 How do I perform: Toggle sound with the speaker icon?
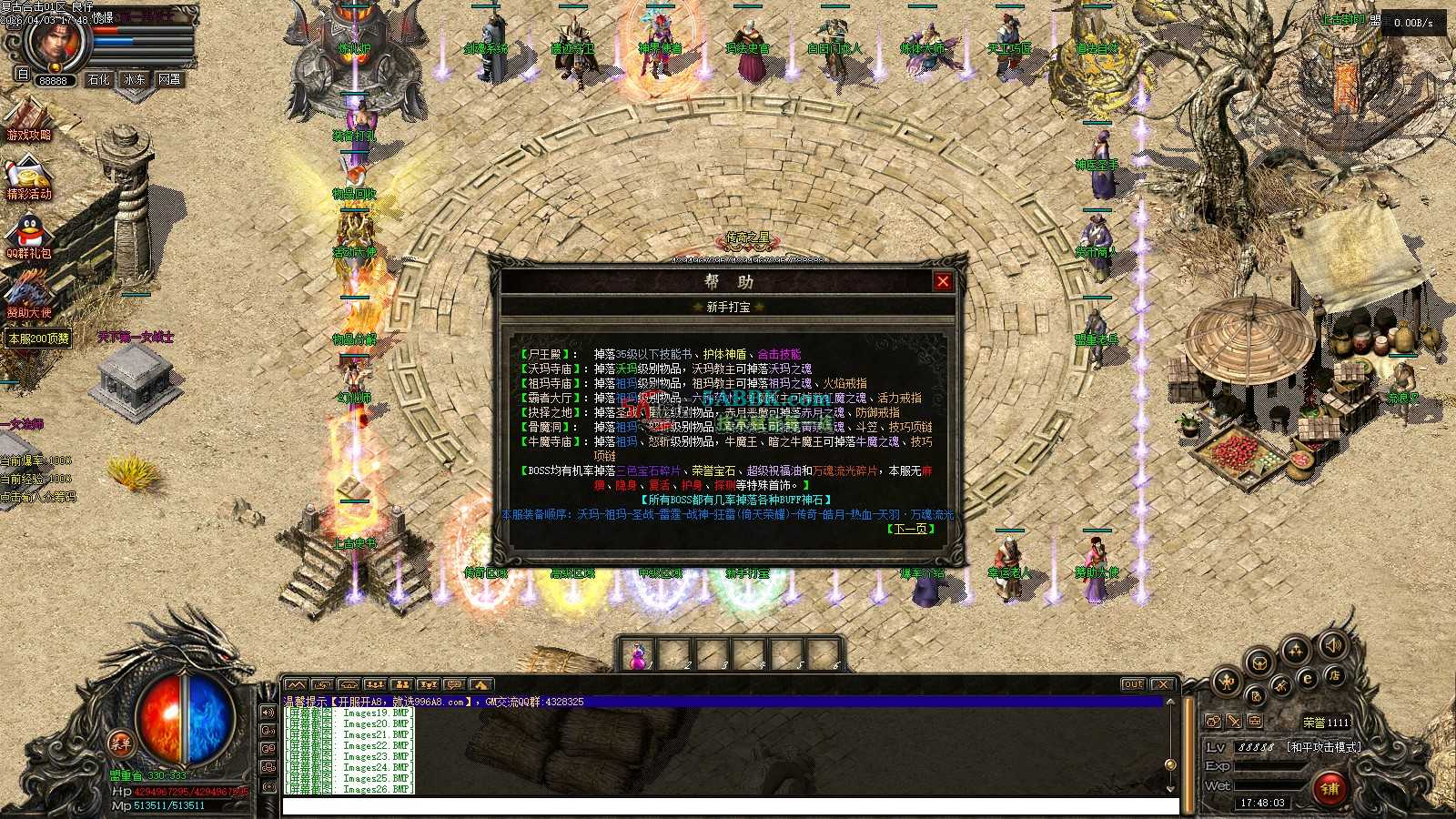pos(1331,645)
